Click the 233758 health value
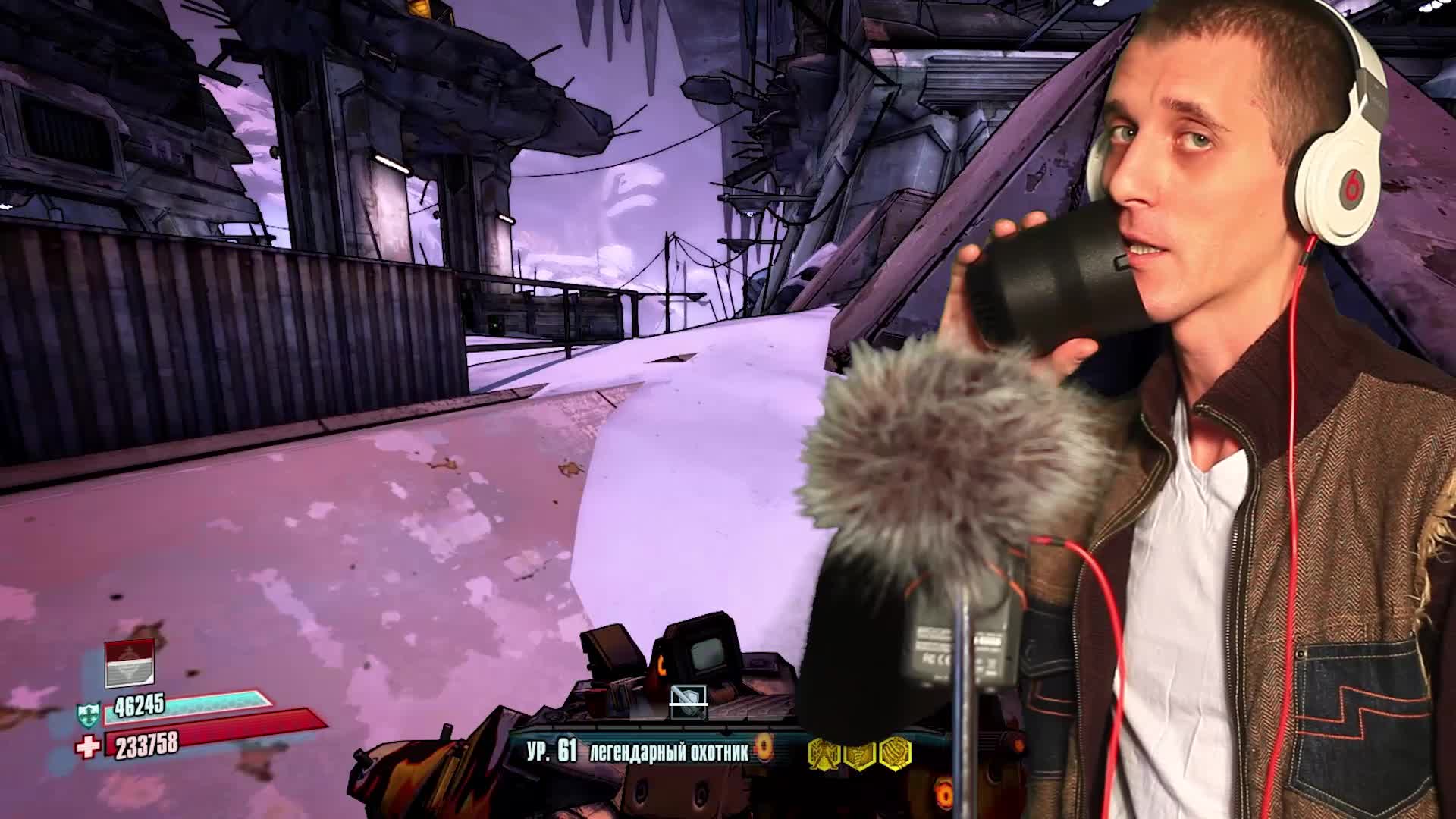 click(x=146, y=745)
